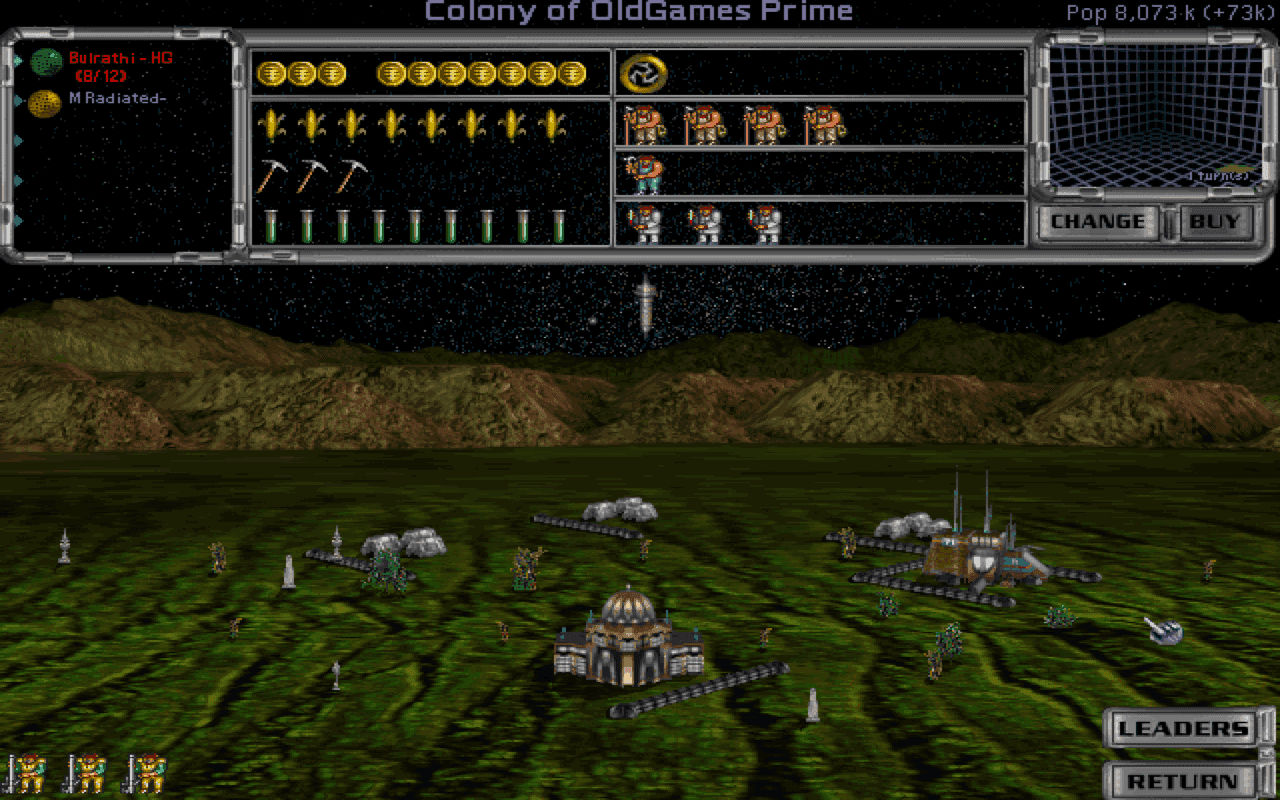This screenshot has width=1280, height=800.
Task: Select the lone worker colonist icon
Action: point(644,172)
